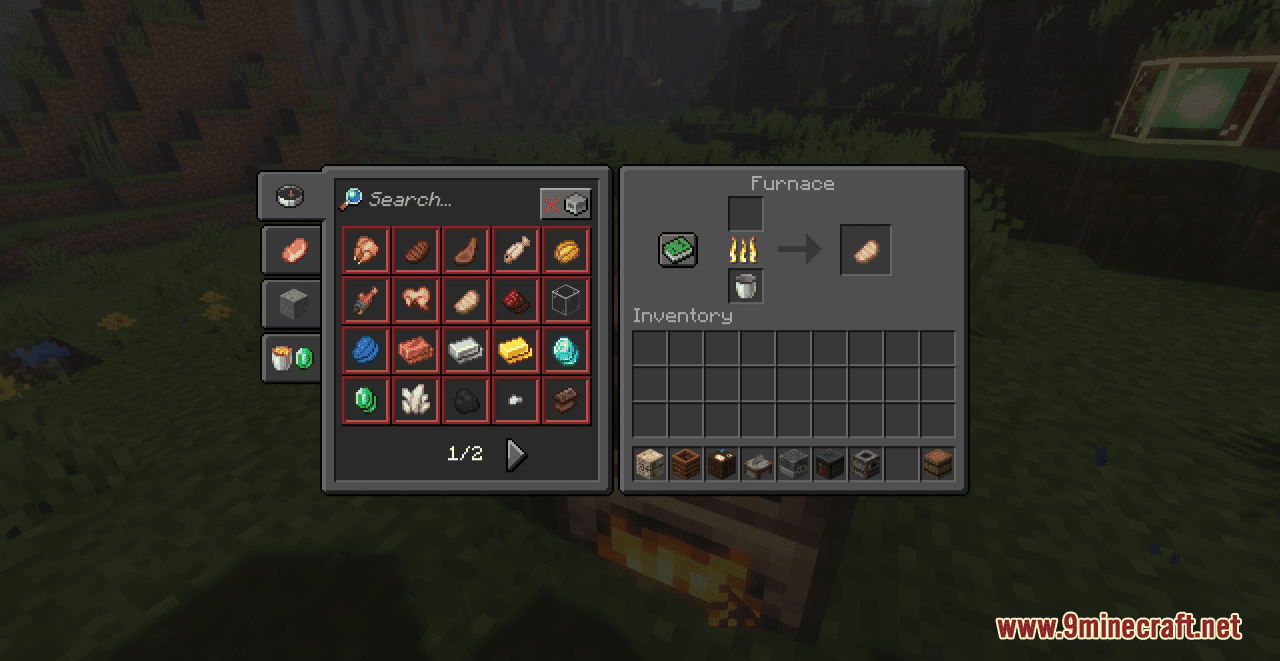Viewport: 1280px width, 661px height.
Task: Choose the emerald recipe in the grid
Action: 366,400
